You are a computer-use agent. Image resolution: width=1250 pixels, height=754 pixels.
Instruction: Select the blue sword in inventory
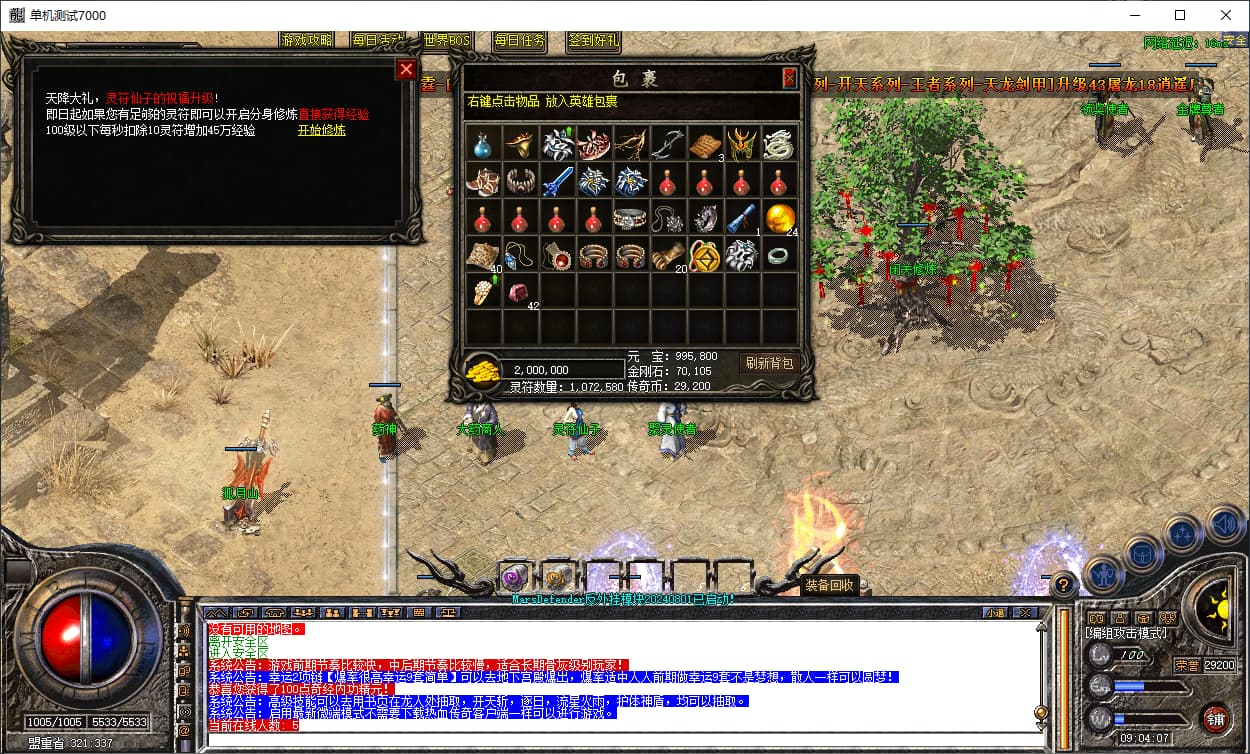[x=557, y=181]
